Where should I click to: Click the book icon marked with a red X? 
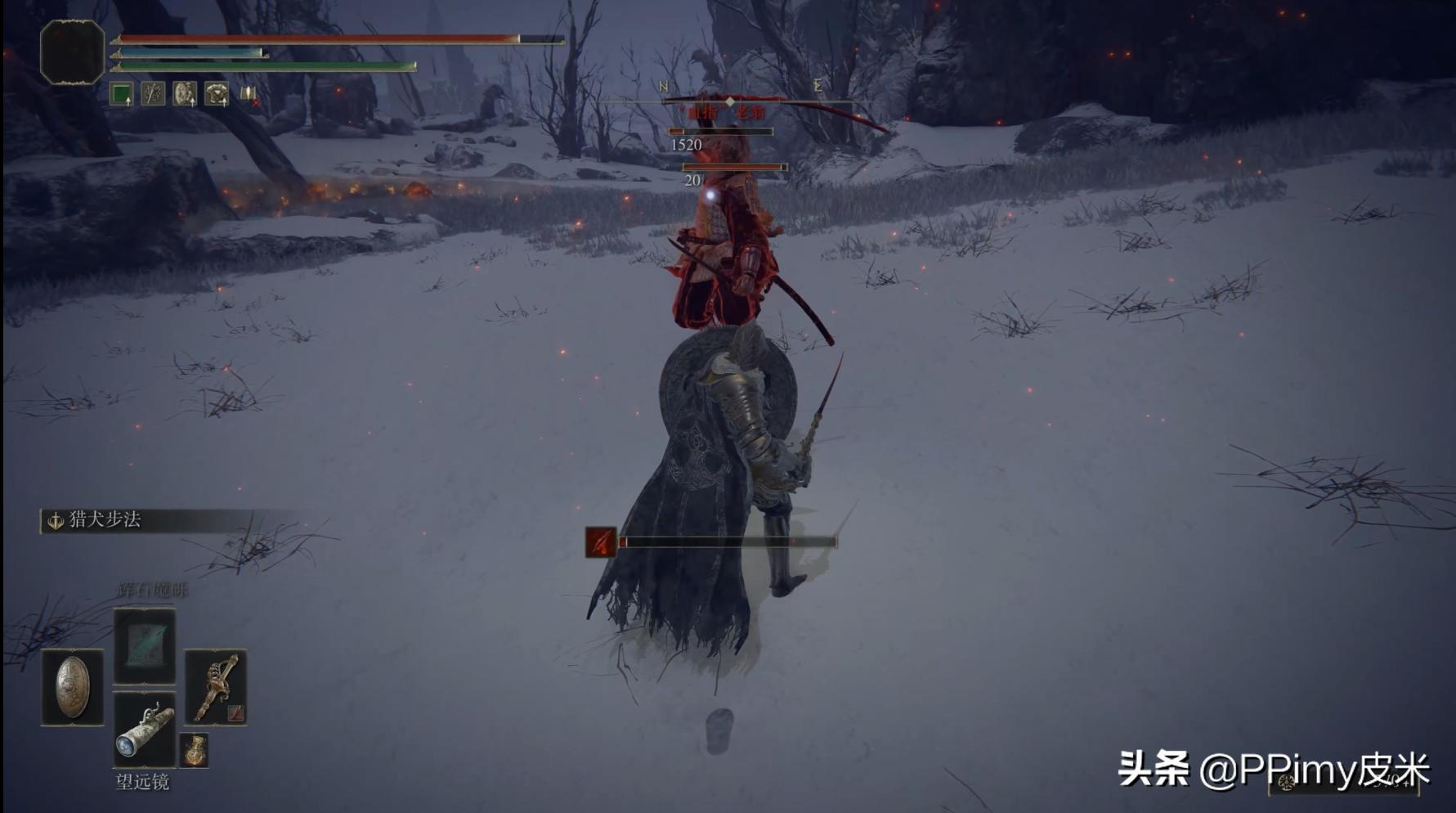pos(248,94)
